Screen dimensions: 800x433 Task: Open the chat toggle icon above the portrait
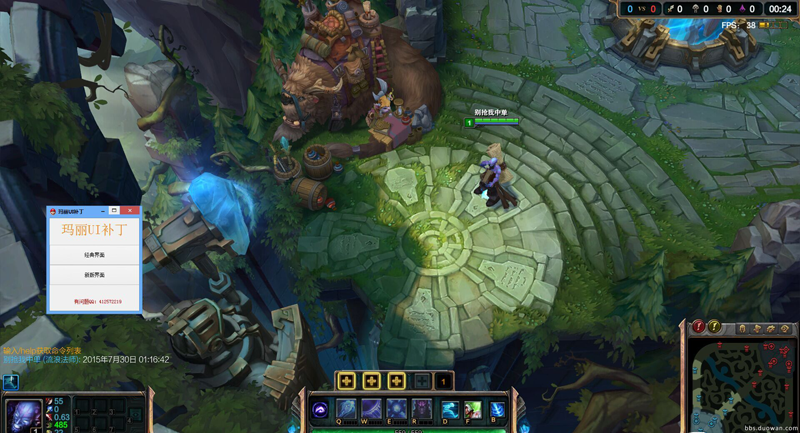tap(11, 381)
